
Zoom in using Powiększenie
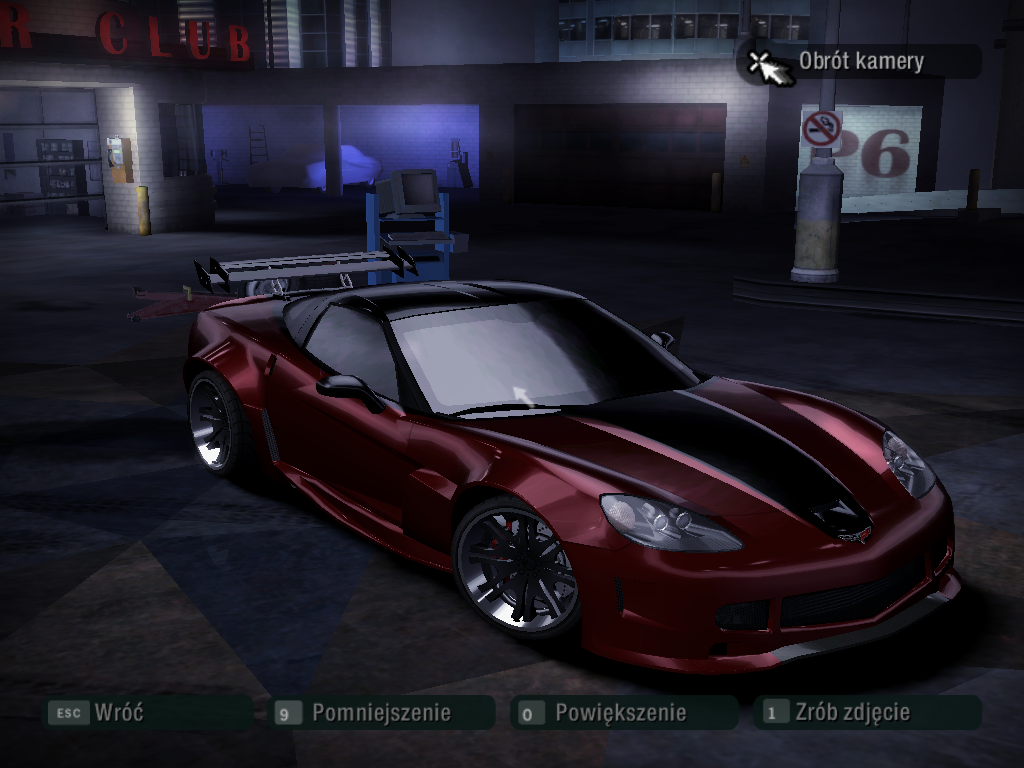point(620,713)
